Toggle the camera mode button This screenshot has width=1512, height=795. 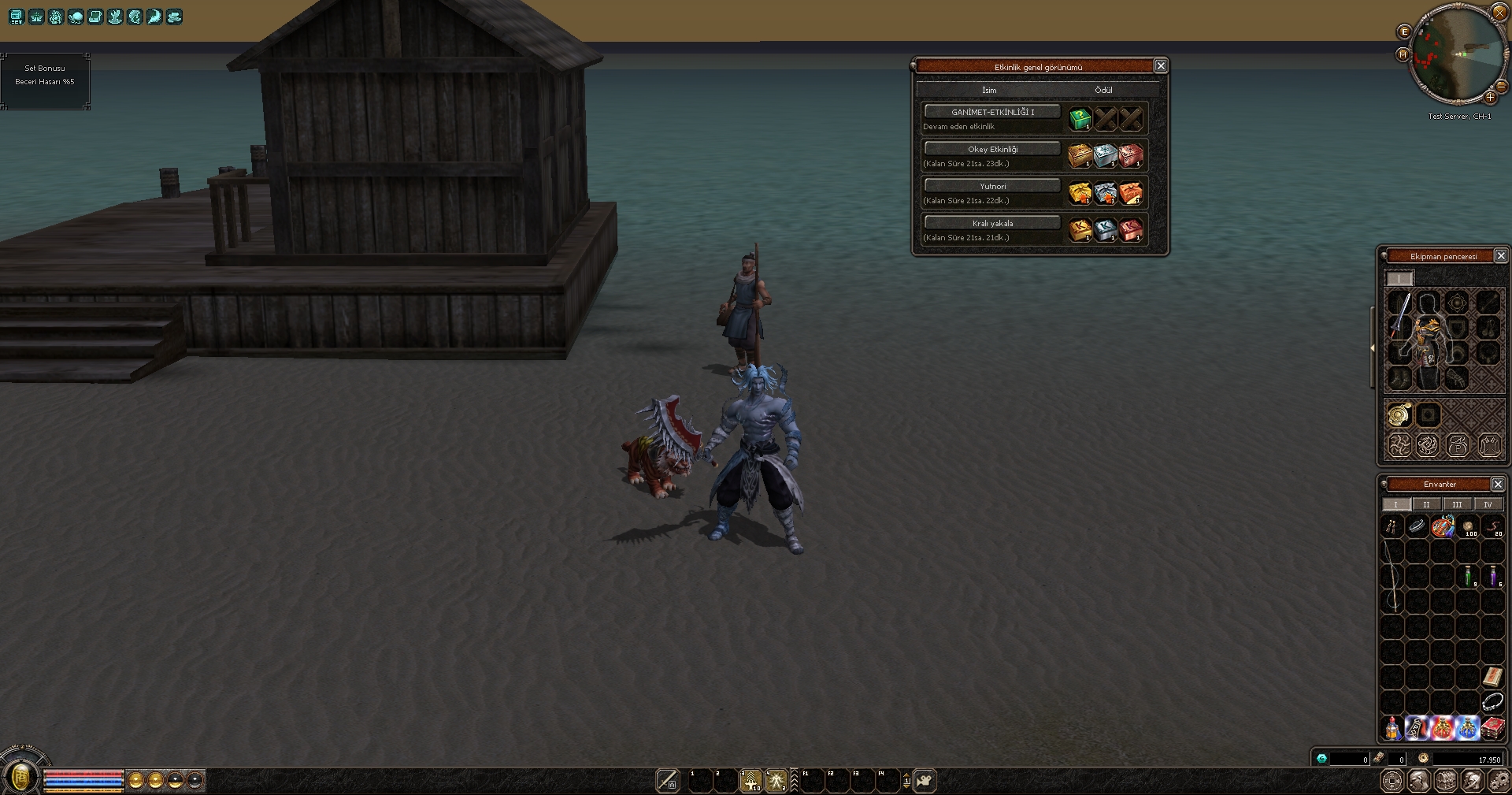click(925, 781)
